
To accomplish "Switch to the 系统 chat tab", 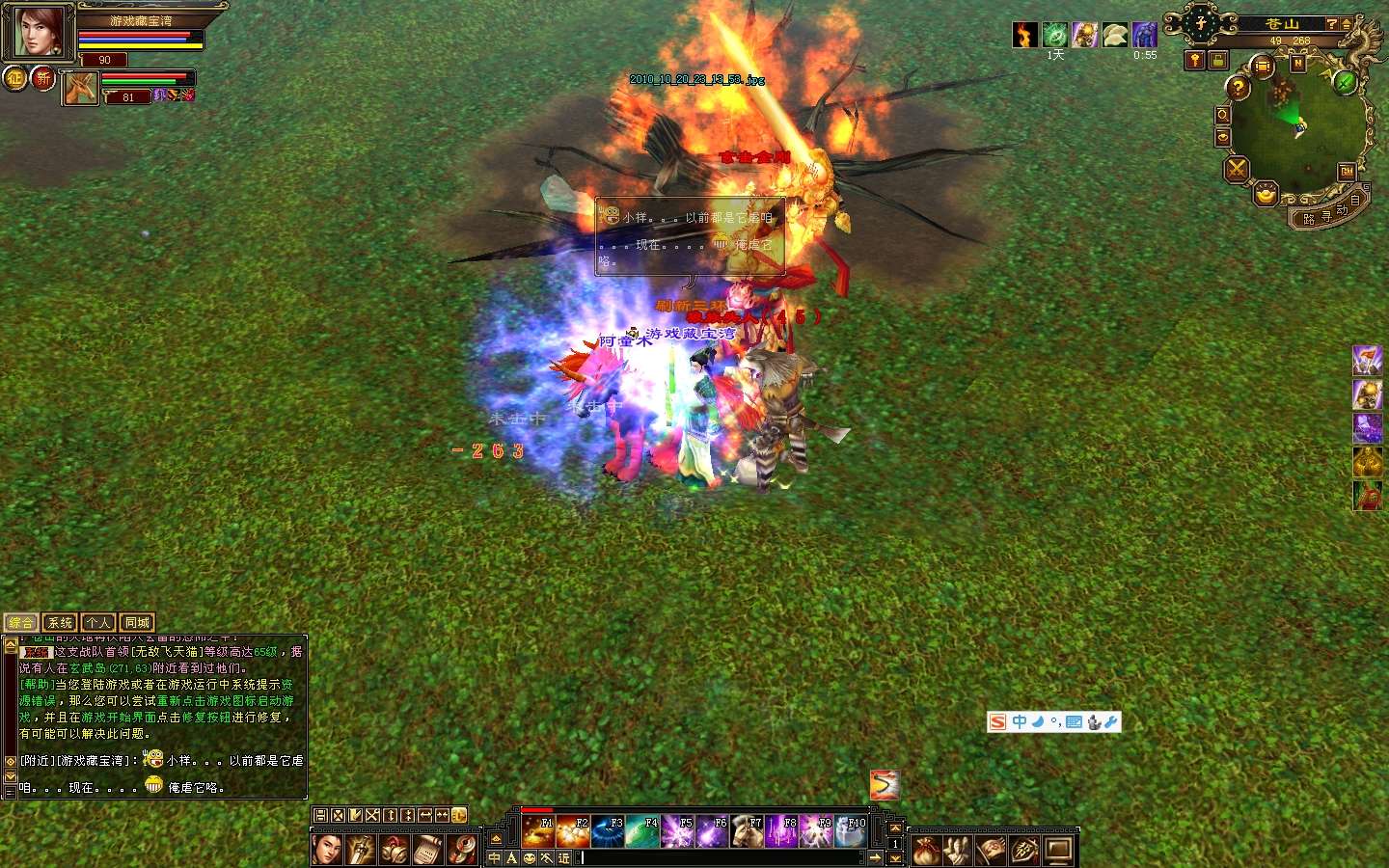I will point(60,623).
